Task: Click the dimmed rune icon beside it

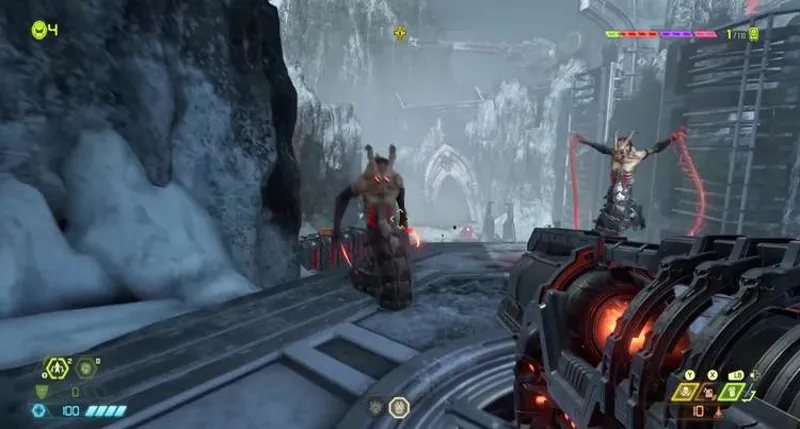Action: pyautogui.click(x=375, y=407)
